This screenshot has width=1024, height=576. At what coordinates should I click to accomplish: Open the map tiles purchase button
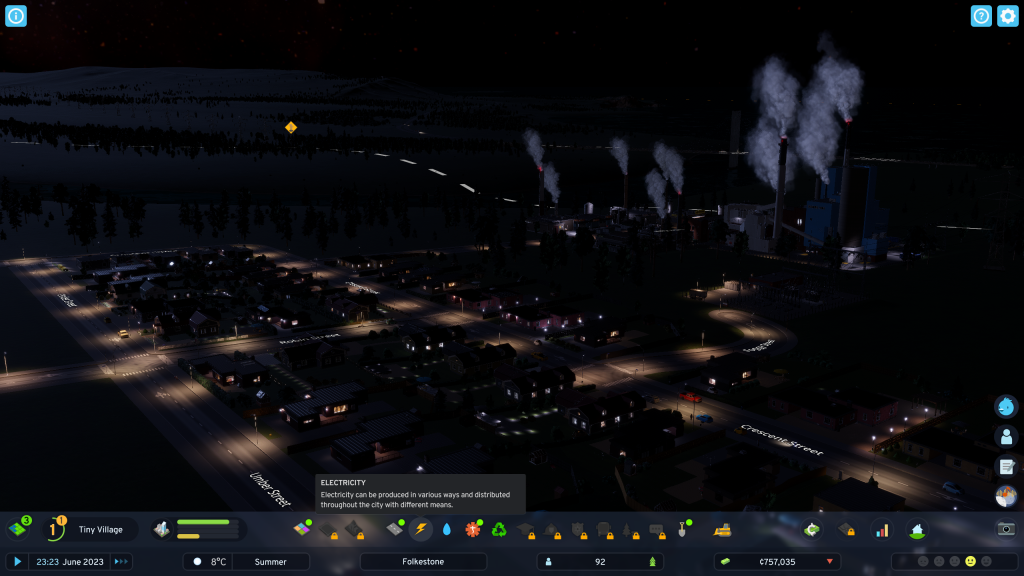pos(18,529)
